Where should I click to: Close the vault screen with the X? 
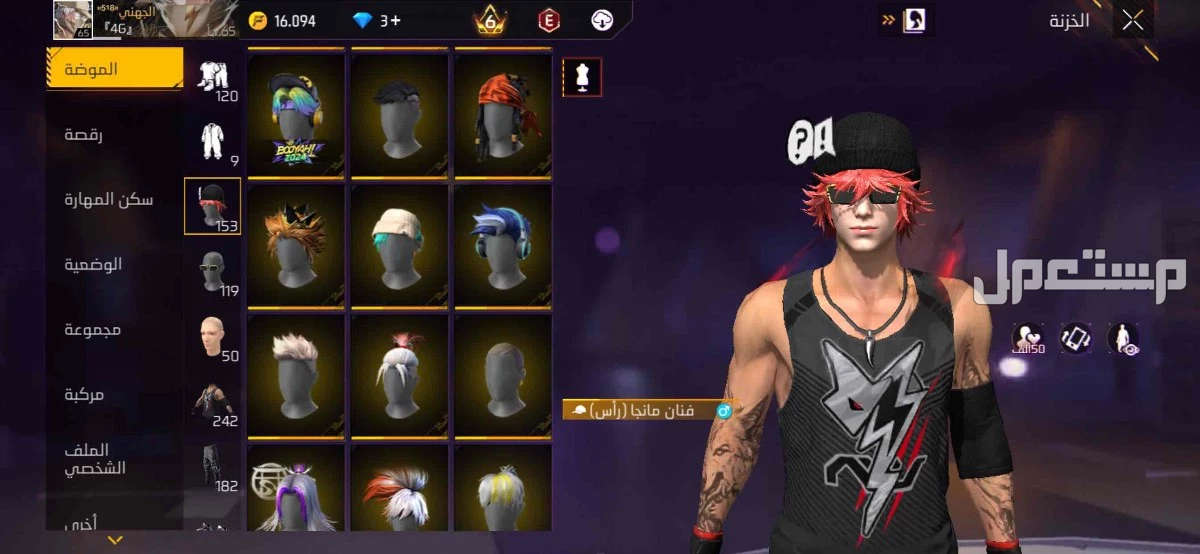tap(1132, 21)
